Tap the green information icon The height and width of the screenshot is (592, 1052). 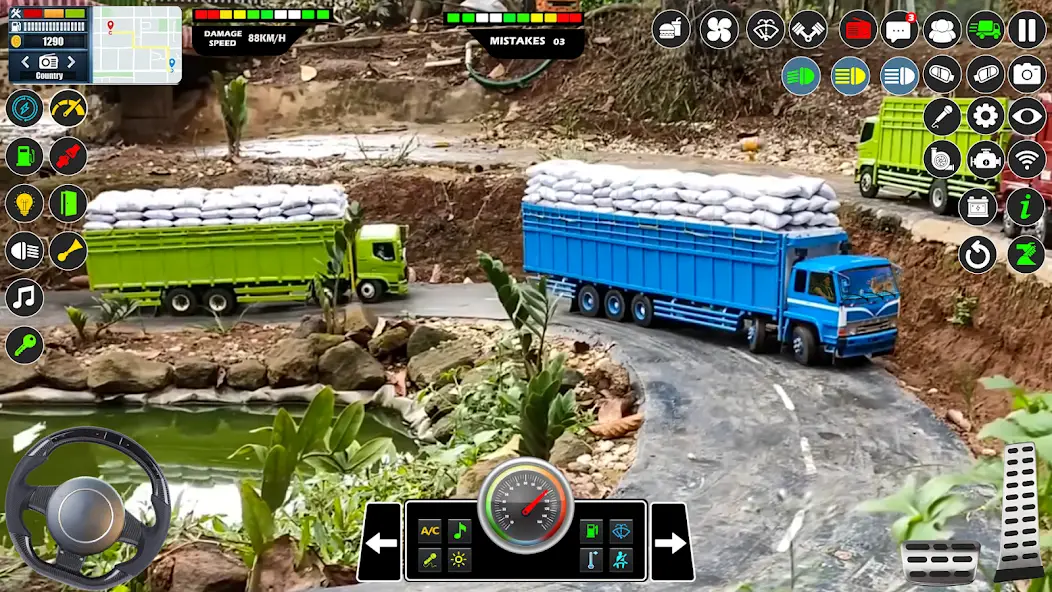click(1026, 206)
